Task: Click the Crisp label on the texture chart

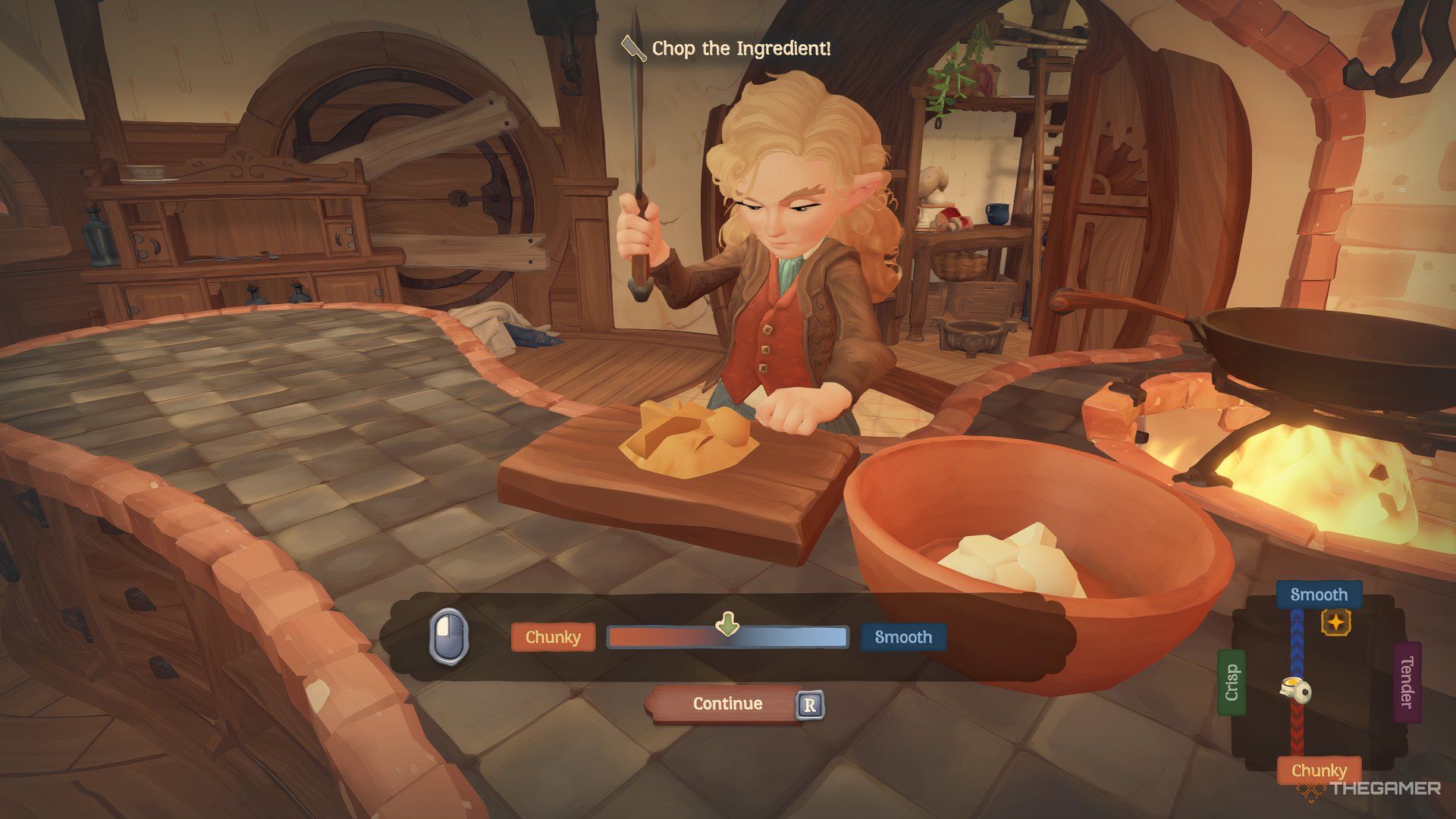Action: pos(1232,682)
